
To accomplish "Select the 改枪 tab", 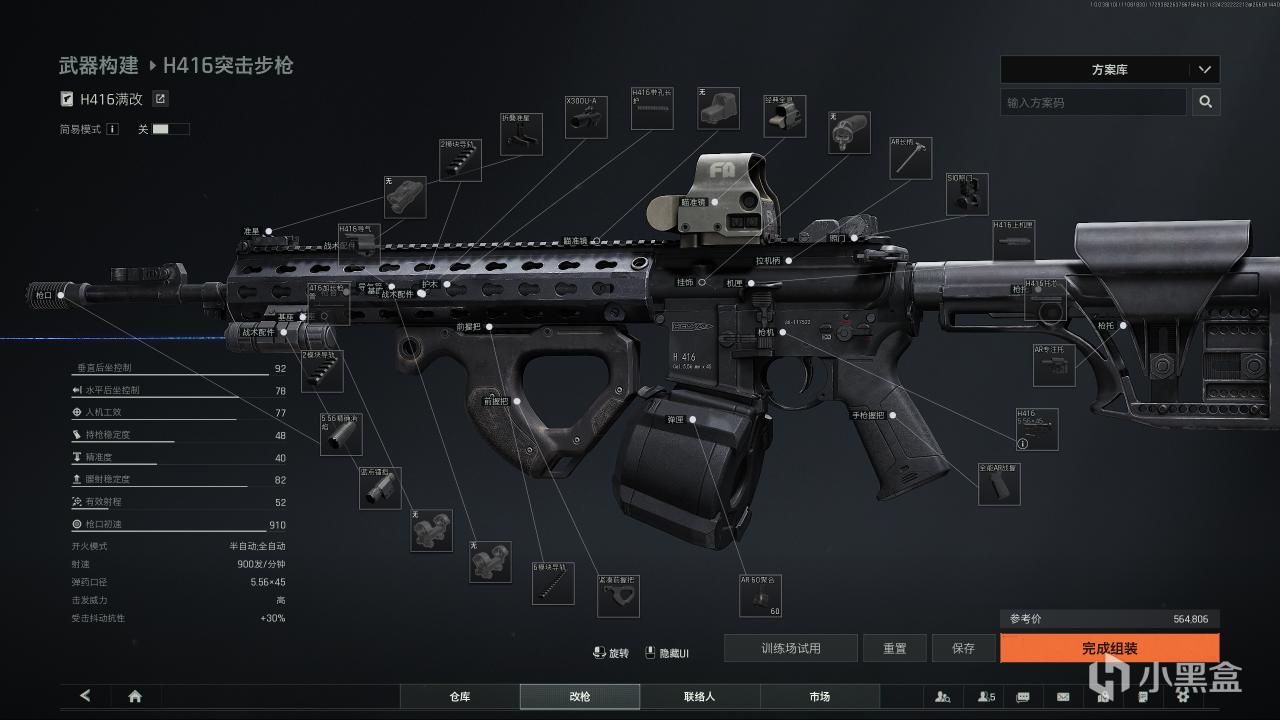I will pos(580,696).
